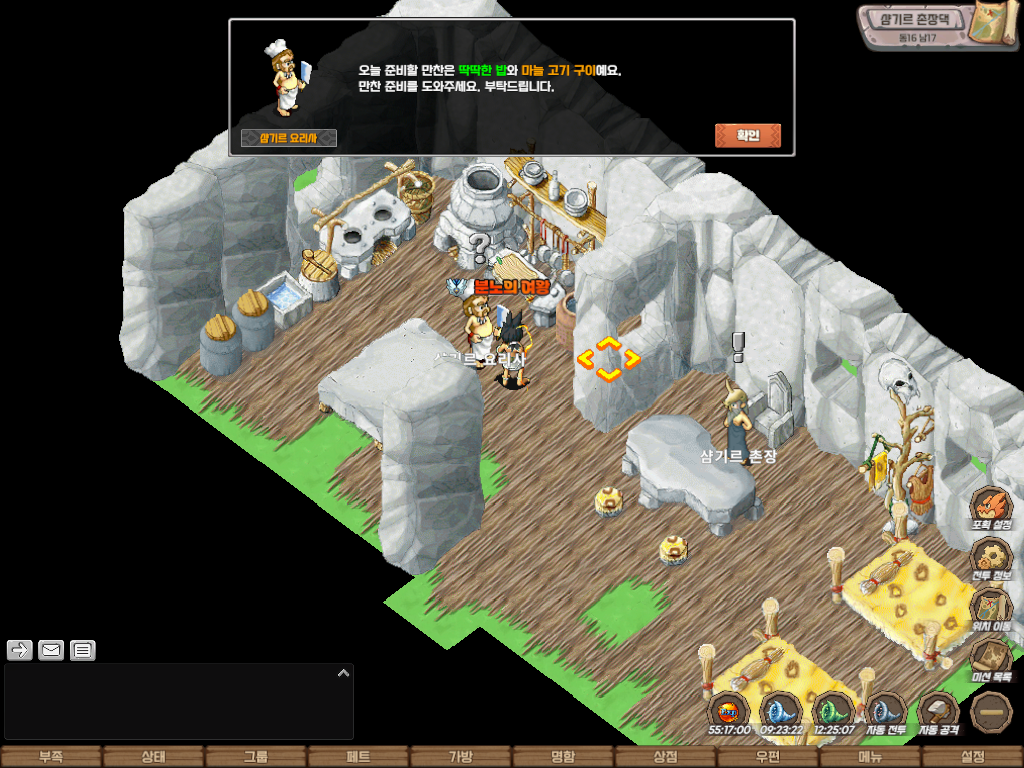The image size is (1024, 768).
Task: Open the 가방 bag menu
Action: (460, 757)
